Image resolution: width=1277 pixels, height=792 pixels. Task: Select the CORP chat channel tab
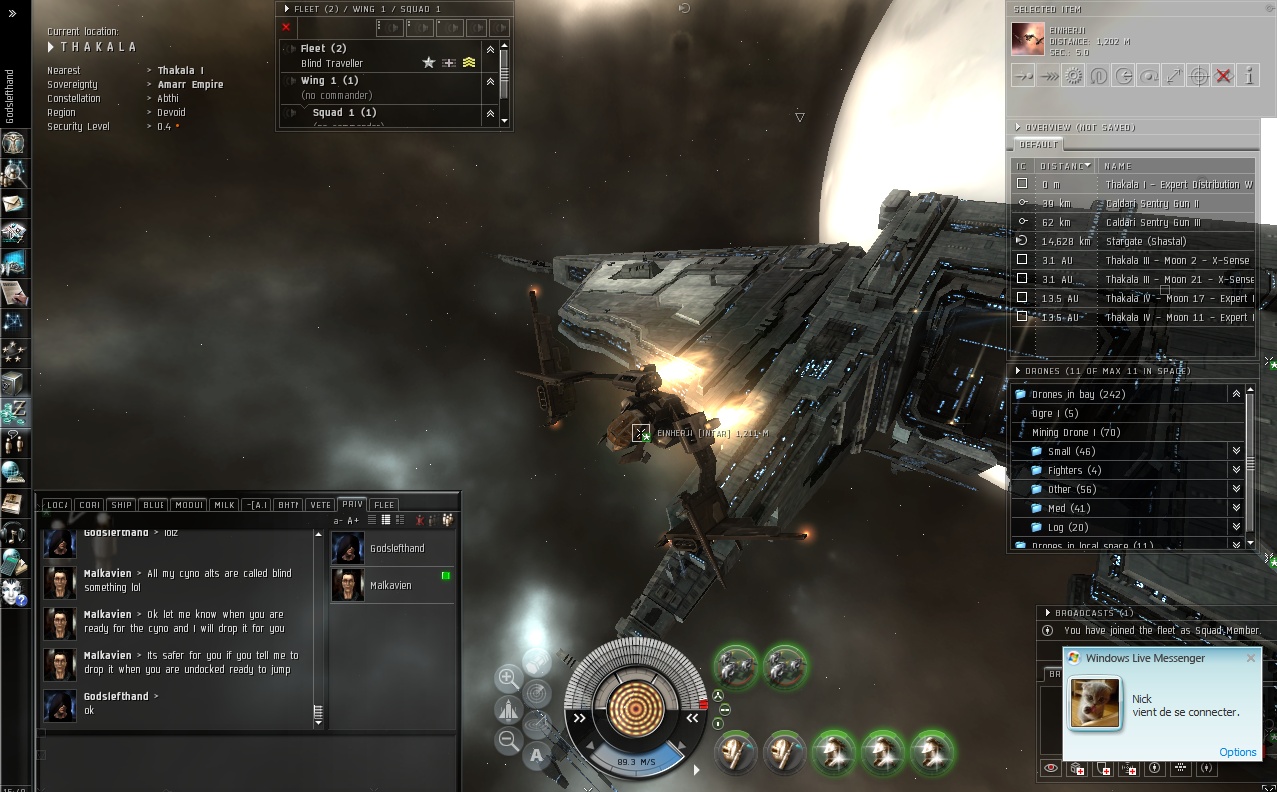(89, 505)
